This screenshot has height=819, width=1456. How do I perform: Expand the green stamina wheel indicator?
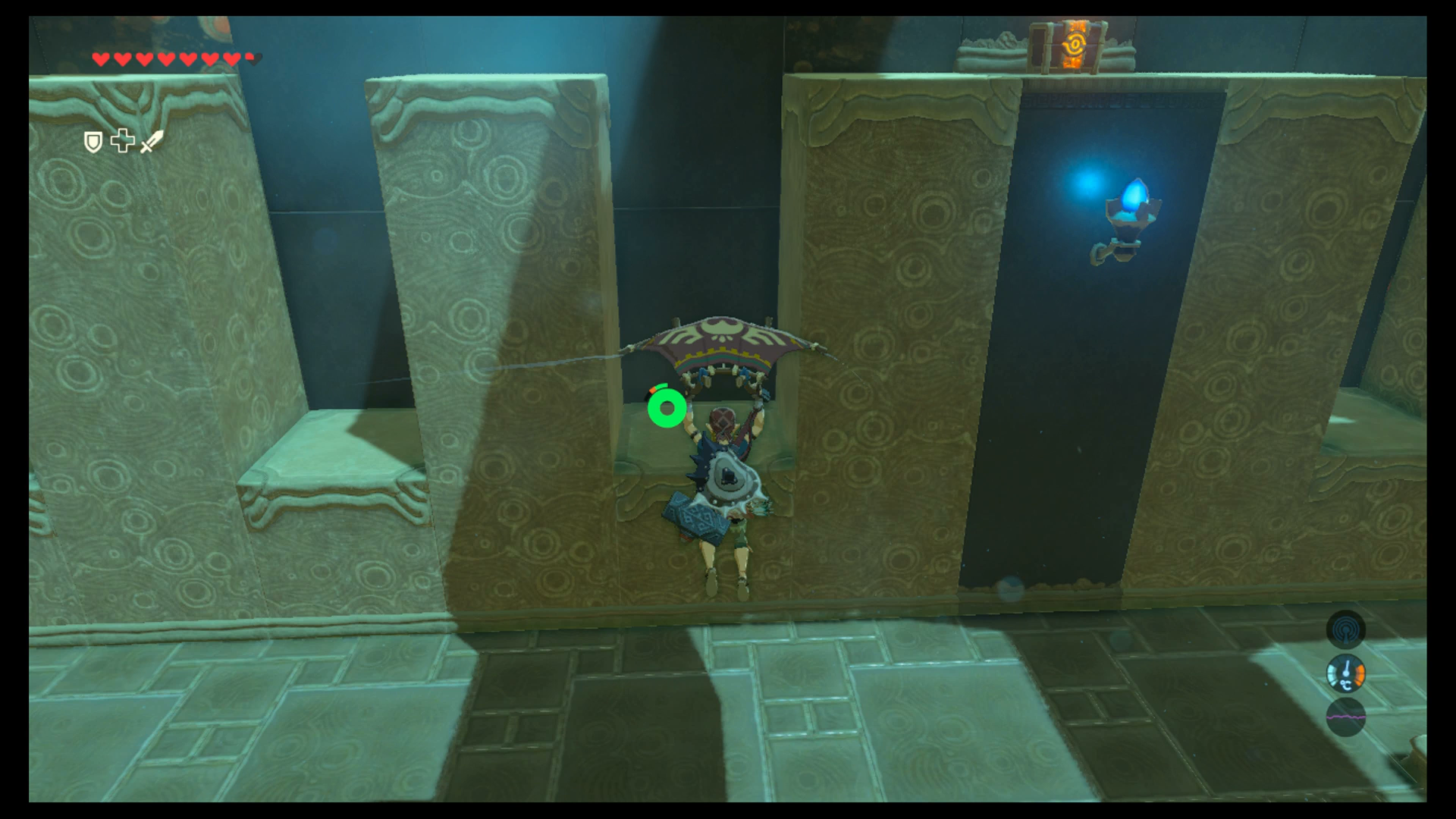tap(667, 409)
